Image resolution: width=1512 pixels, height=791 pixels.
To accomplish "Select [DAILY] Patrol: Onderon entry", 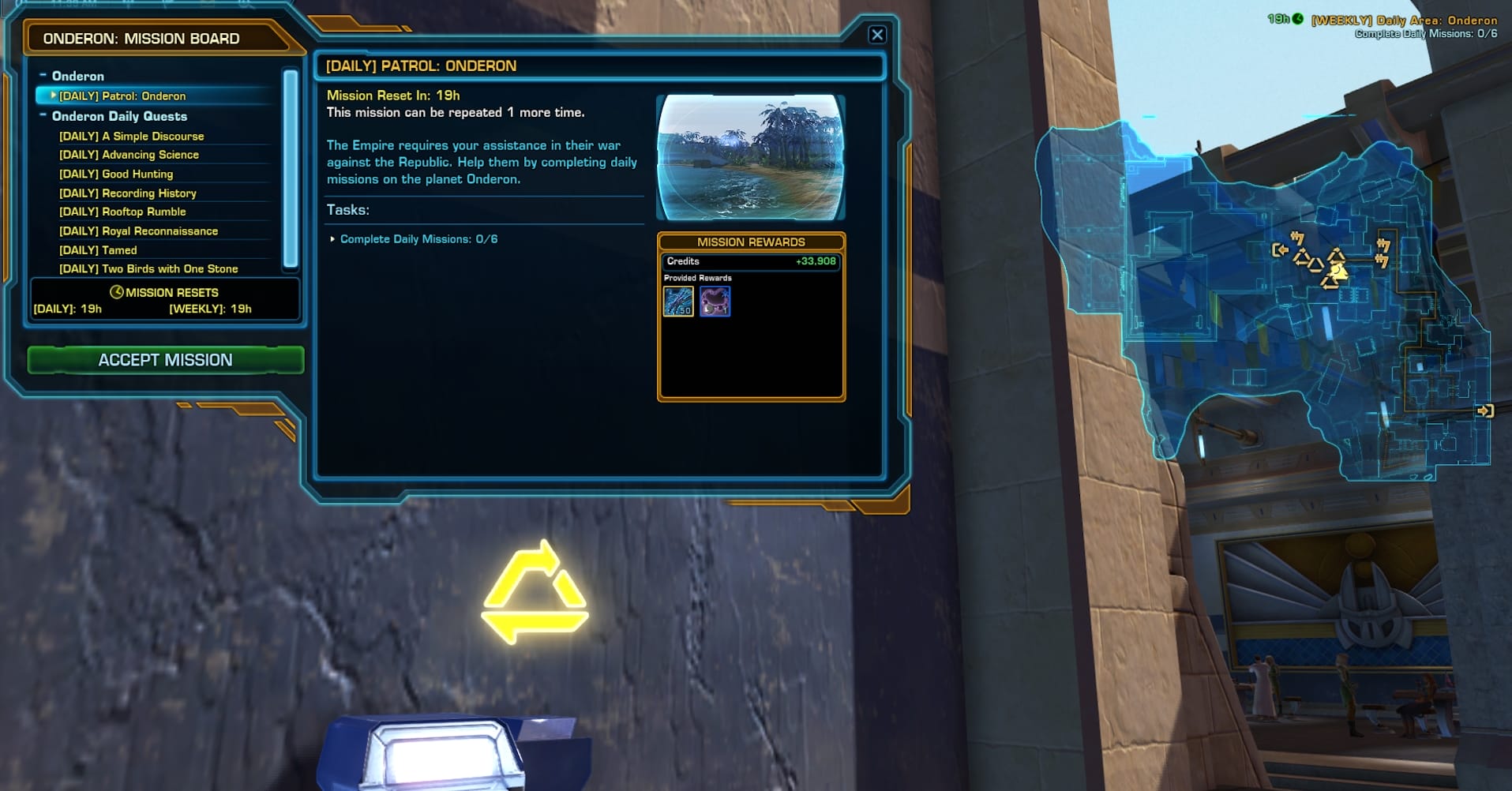I will tap(122, 96).
